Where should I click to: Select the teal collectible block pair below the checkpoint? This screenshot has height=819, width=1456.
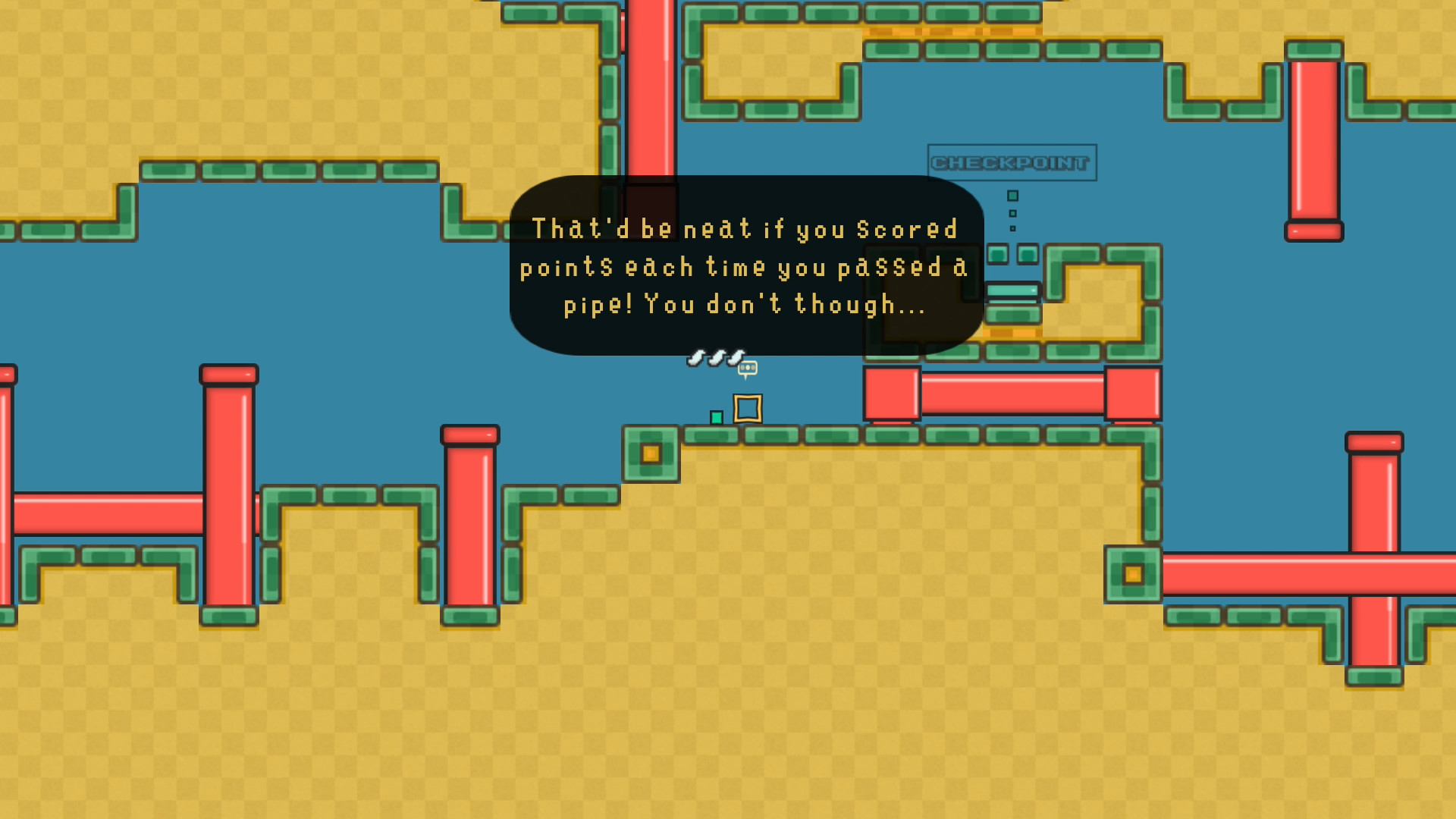tap(1013, 255)
